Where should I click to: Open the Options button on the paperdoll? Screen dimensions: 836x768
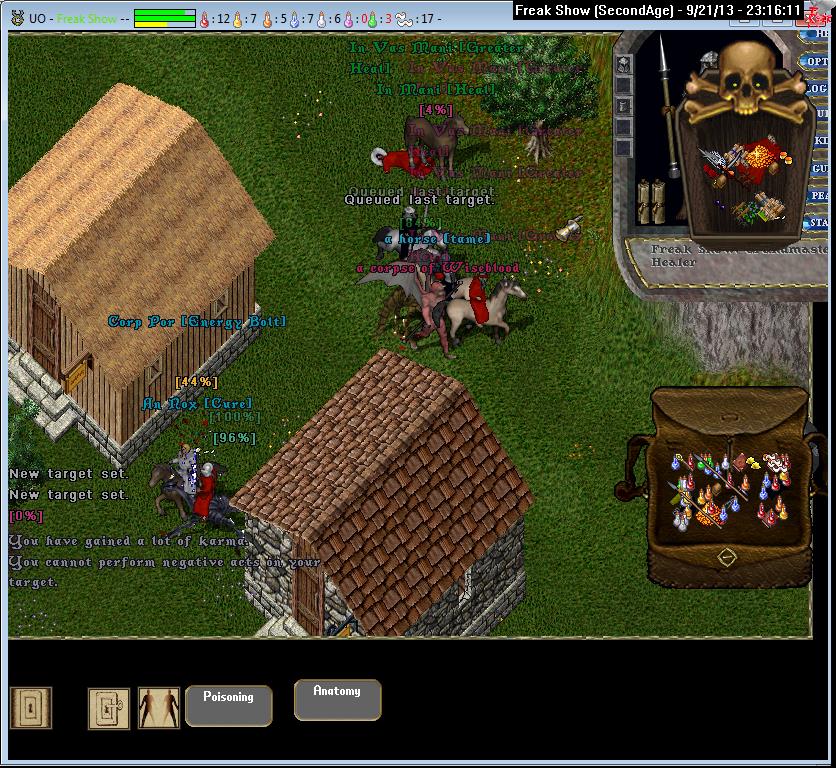pyautogui.click(x=818, y=62)
